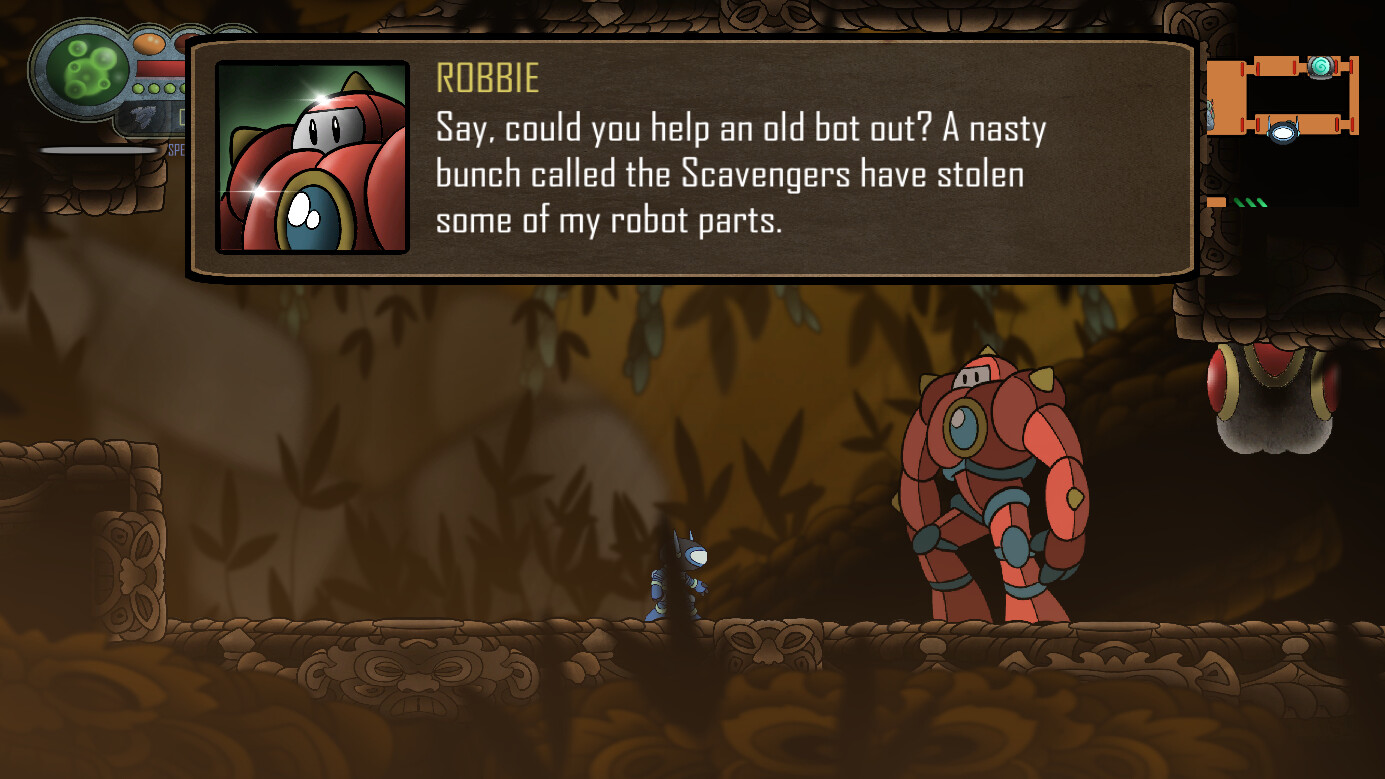Click Robbie's portrait in the dialog box

point(312,155)
